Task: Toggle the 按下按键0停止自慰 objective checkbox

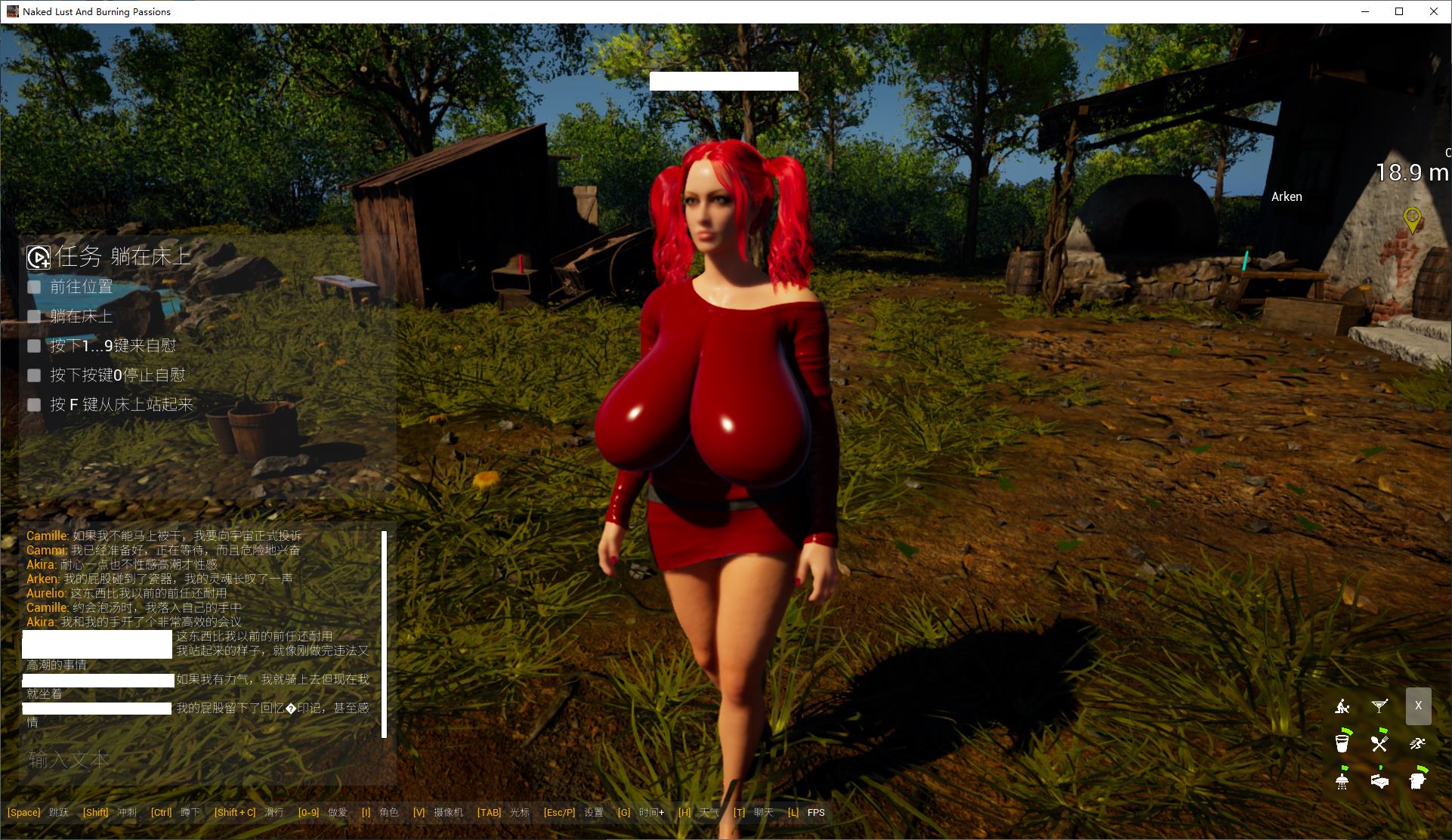Action: (34, 375)
